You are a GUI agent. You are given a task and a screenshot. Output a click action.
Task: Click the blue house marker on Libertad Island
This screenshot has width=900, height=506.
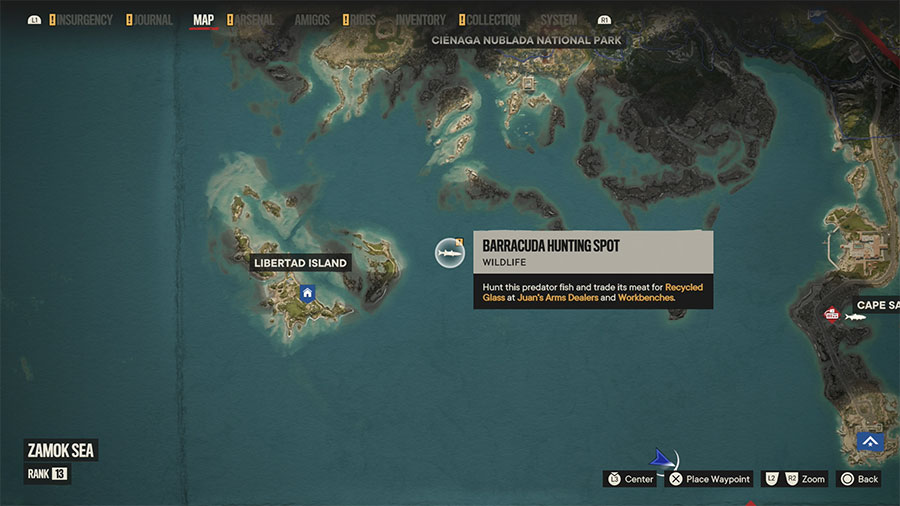307,293
